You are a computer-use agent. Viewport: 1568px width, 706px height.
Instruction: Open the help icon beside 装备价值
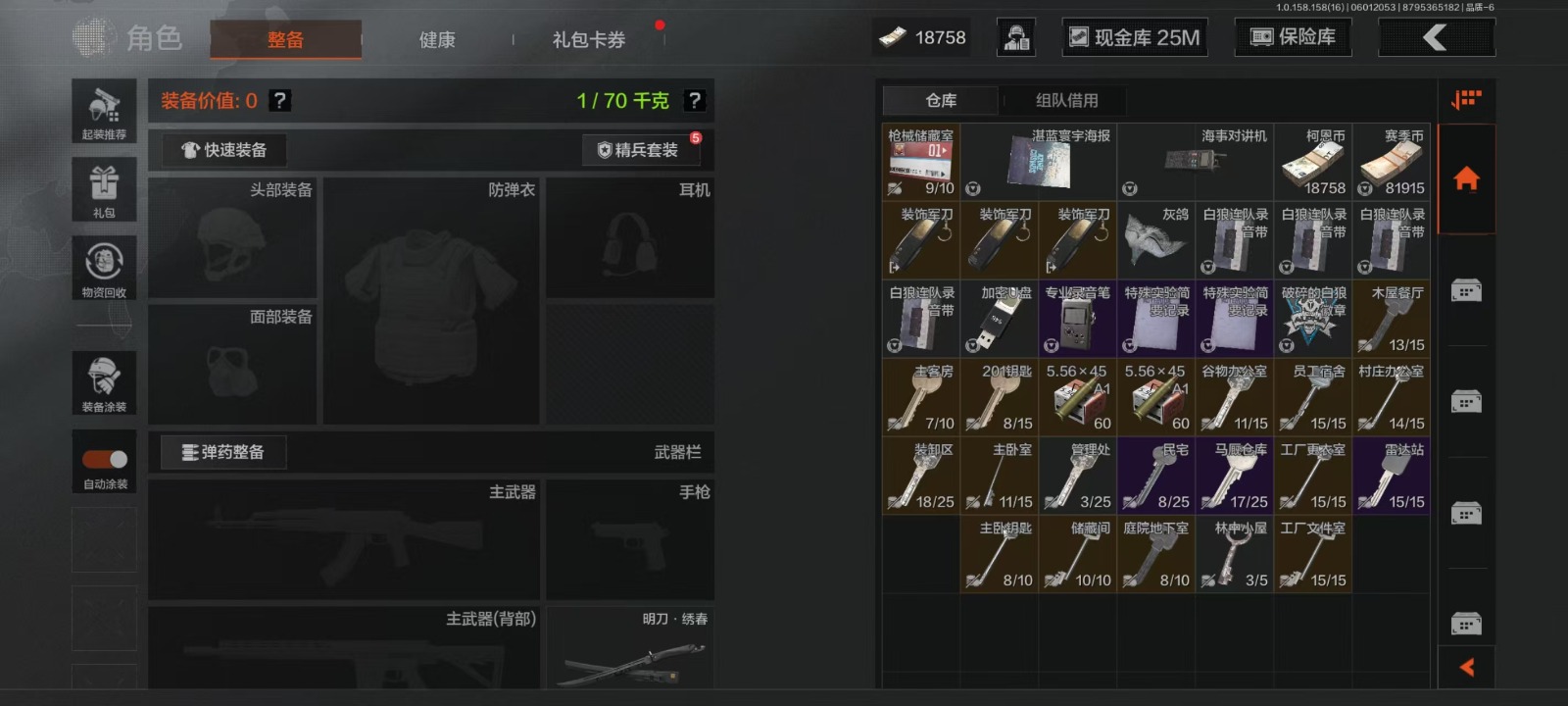point(279,100)
